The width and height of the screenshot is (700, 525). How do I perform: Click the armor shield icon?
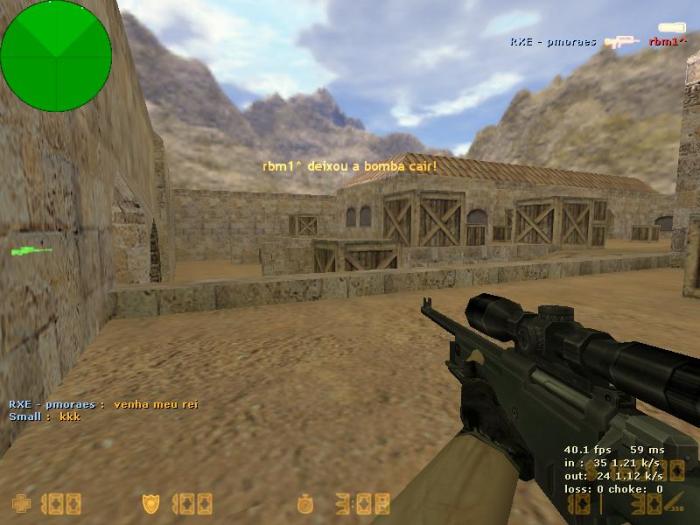tap(152, 503)
